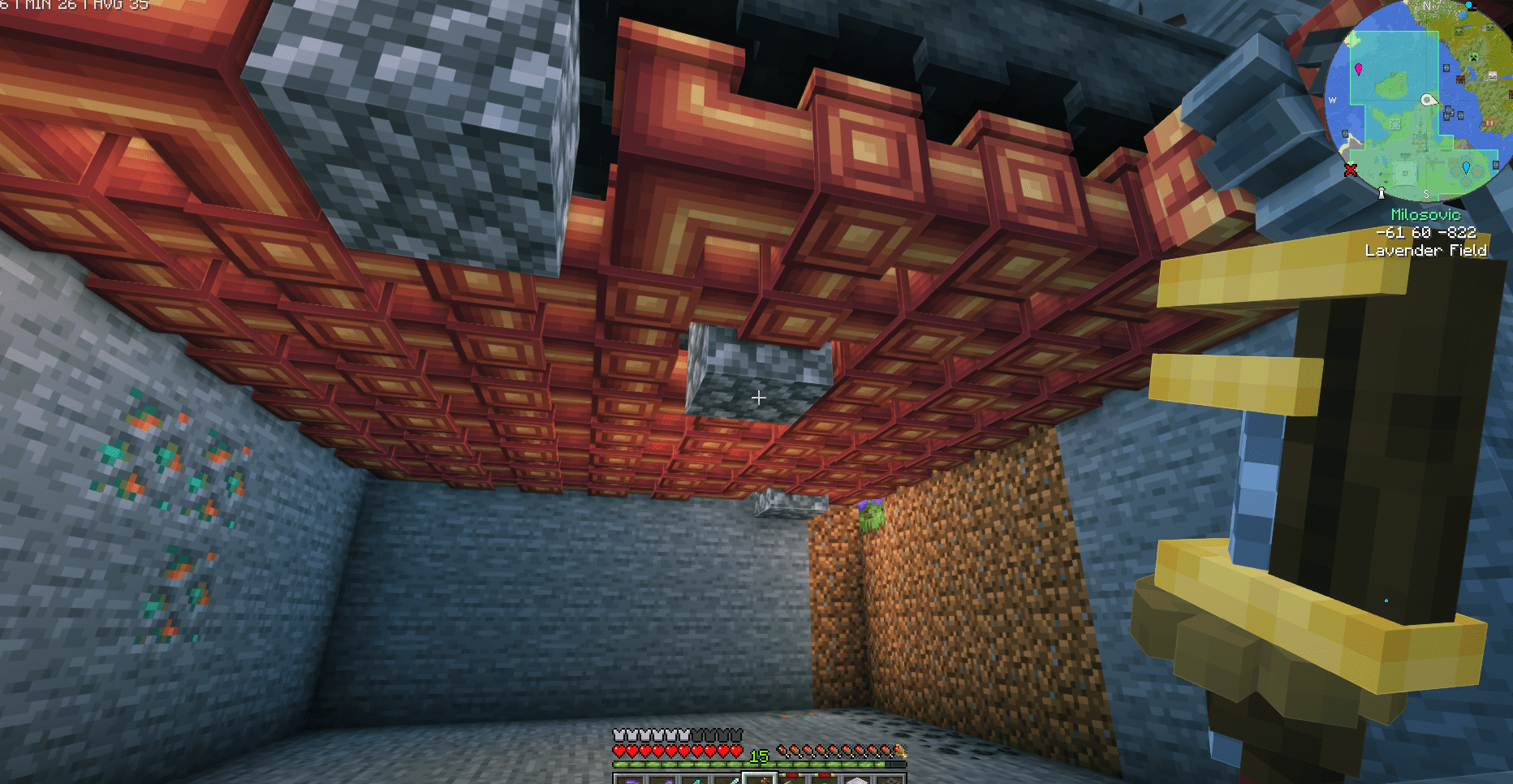
Task: Click the pink waypoint marker on the minimap
Action: coord(1359,69)
